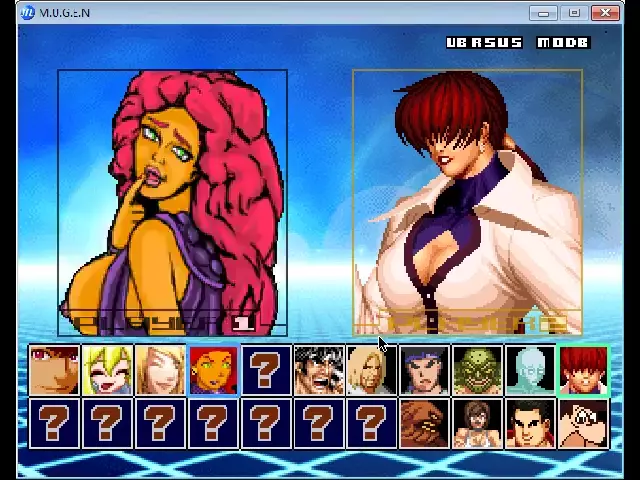Select the green reptile monster portrait

pyautogui.click(x=478, y=370)
